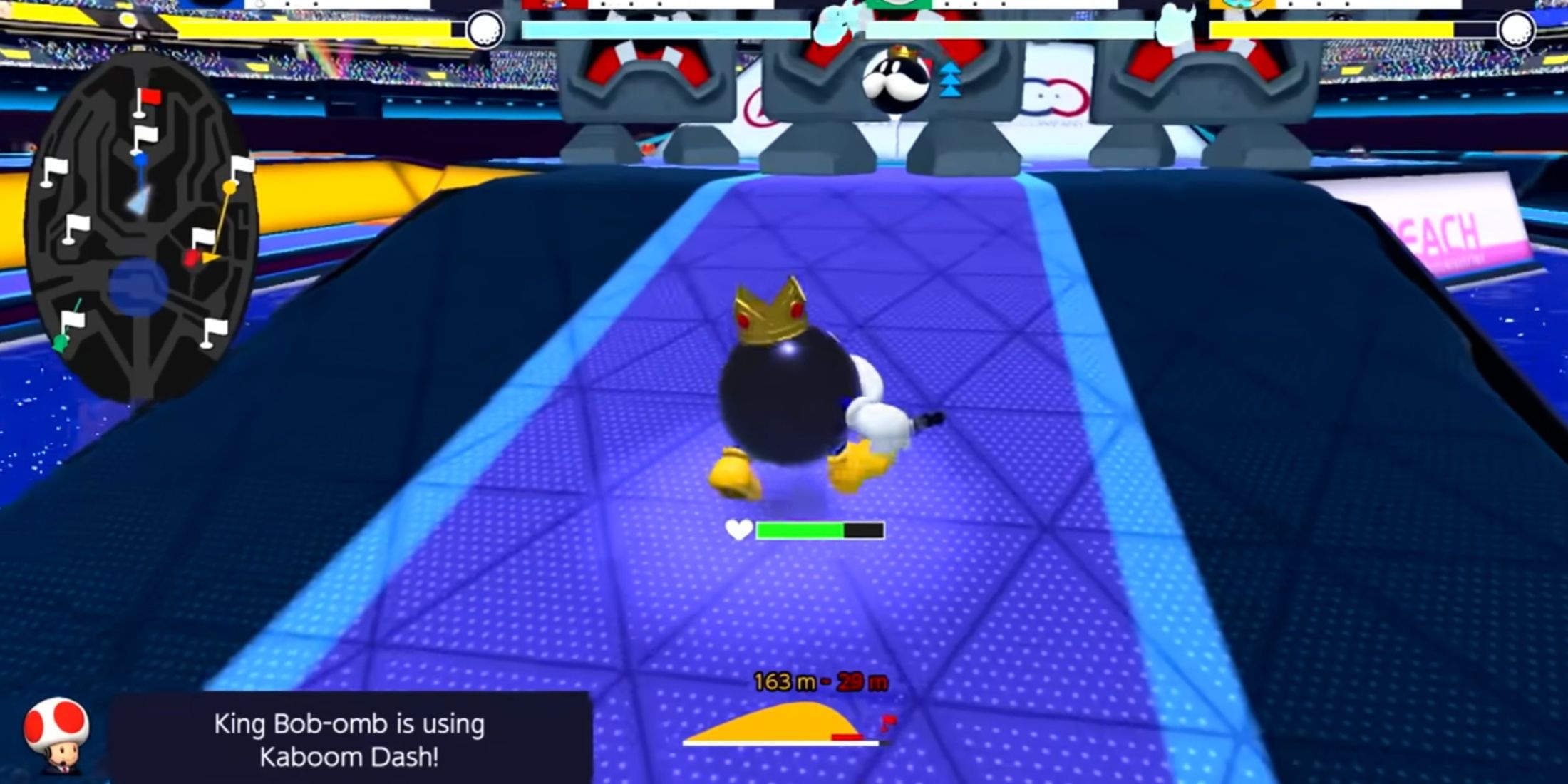The height and width of the screenshot is (784, 1568).
Task: Click the 163 m distance label
Action: click(x=785, y=681)
